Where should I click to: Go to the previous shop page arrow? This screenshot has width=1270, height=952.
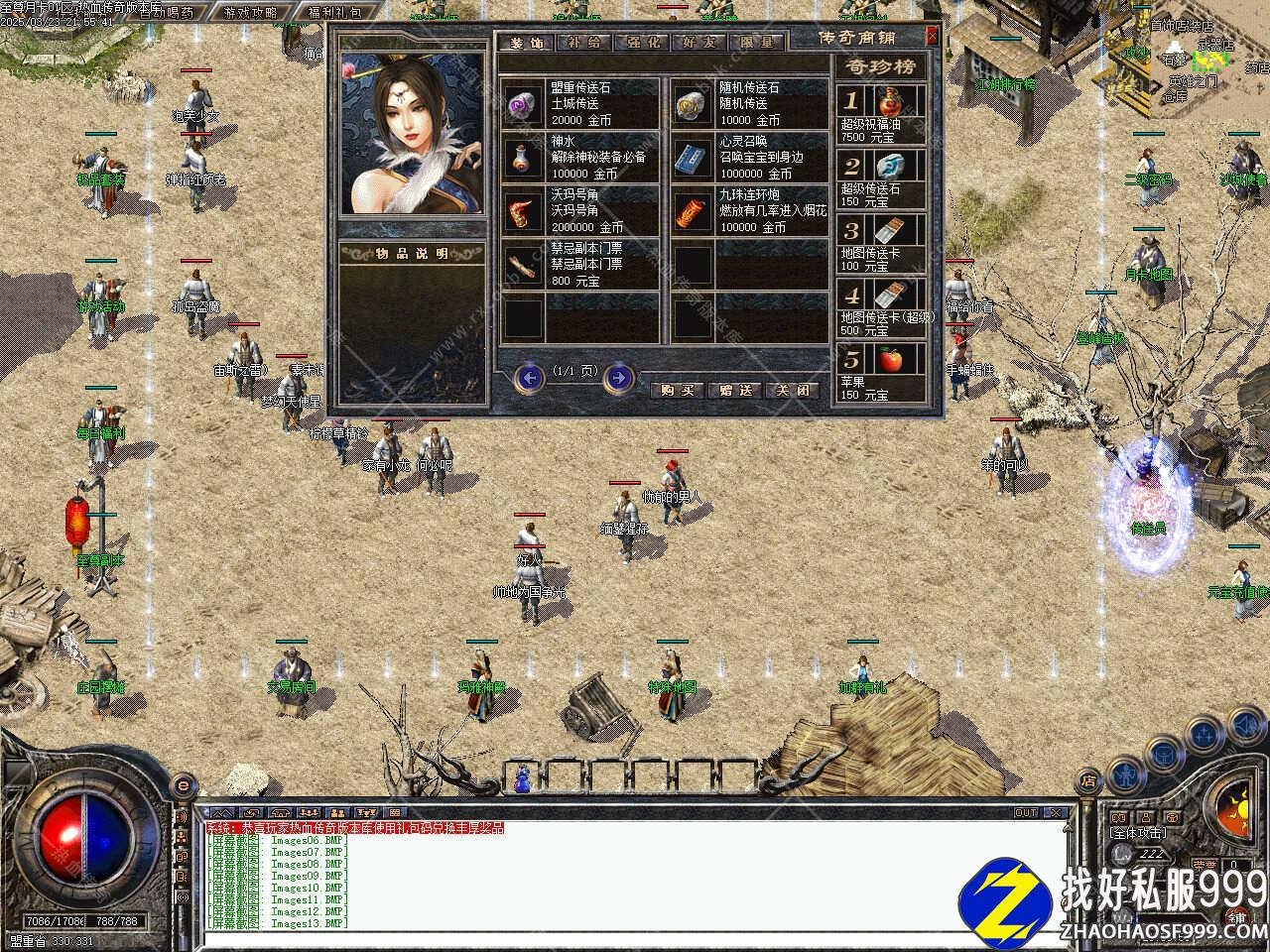pos(531,376)
